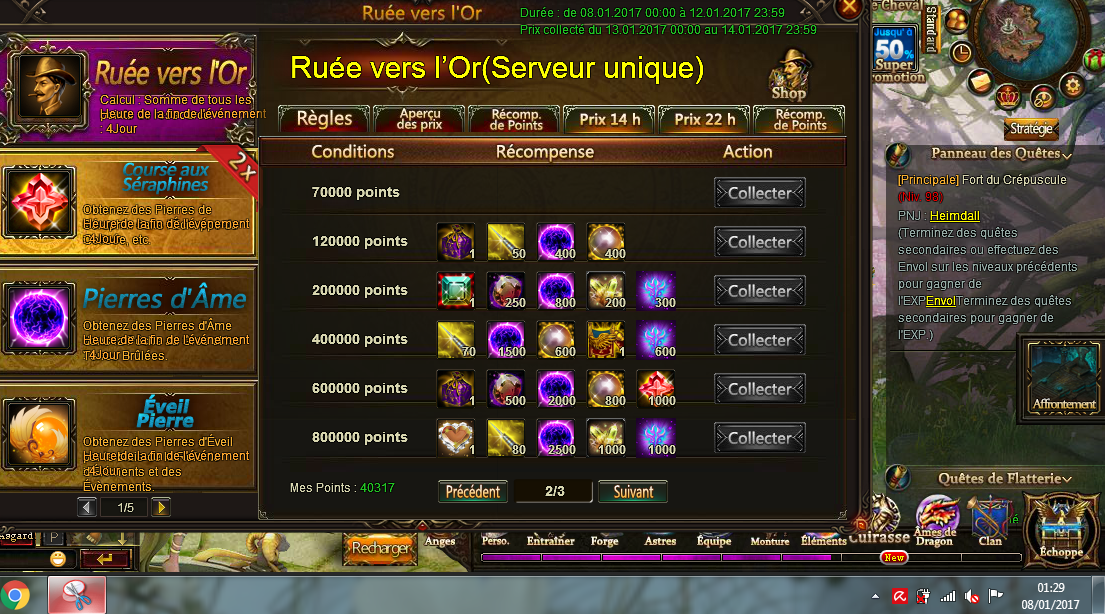1105x614 pixels.
Task: Open the Règles tab
Action: point(324,119)
